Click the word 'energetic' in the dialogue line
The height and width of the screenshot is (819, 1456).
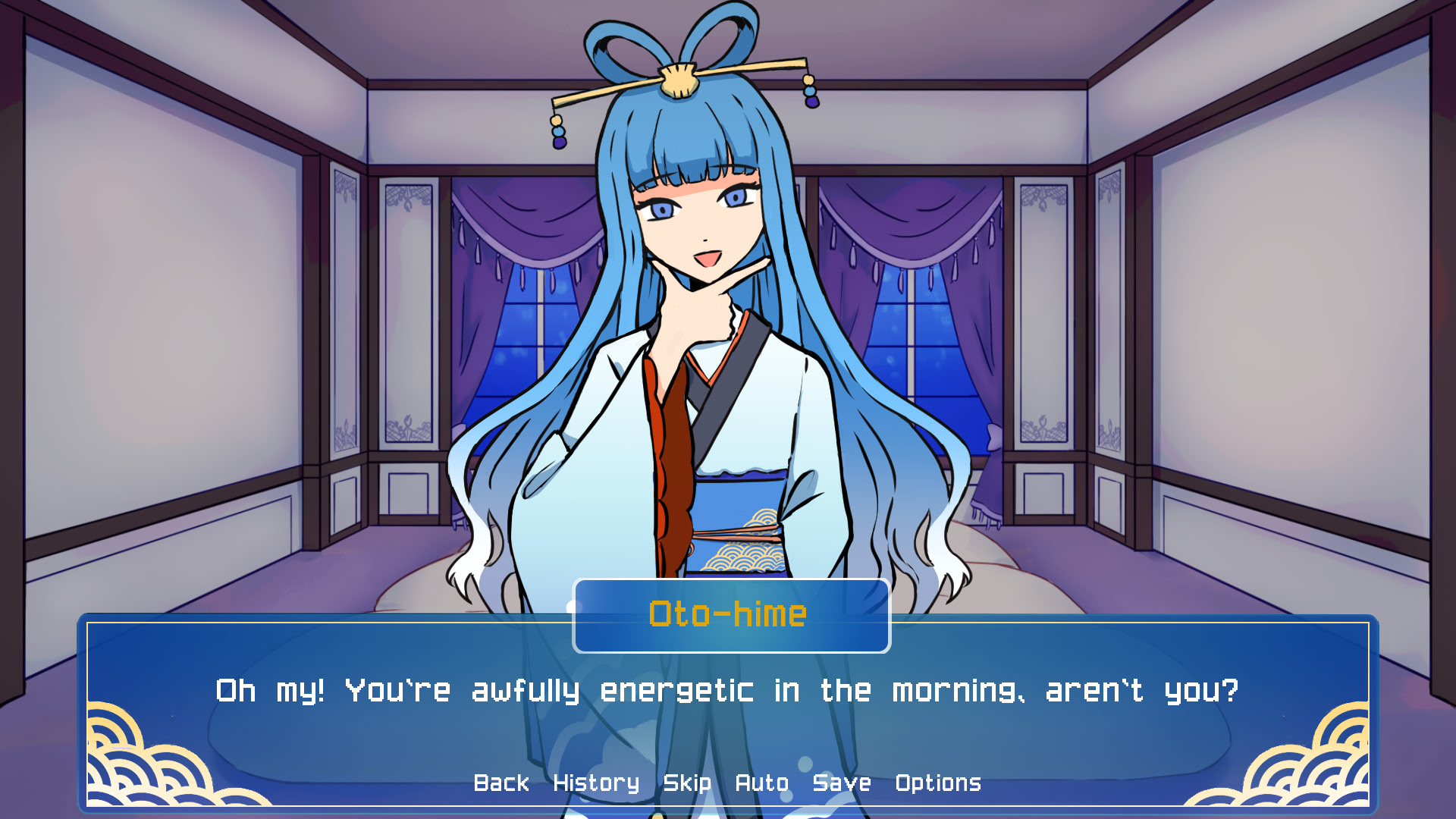click(x=673, y=690)
